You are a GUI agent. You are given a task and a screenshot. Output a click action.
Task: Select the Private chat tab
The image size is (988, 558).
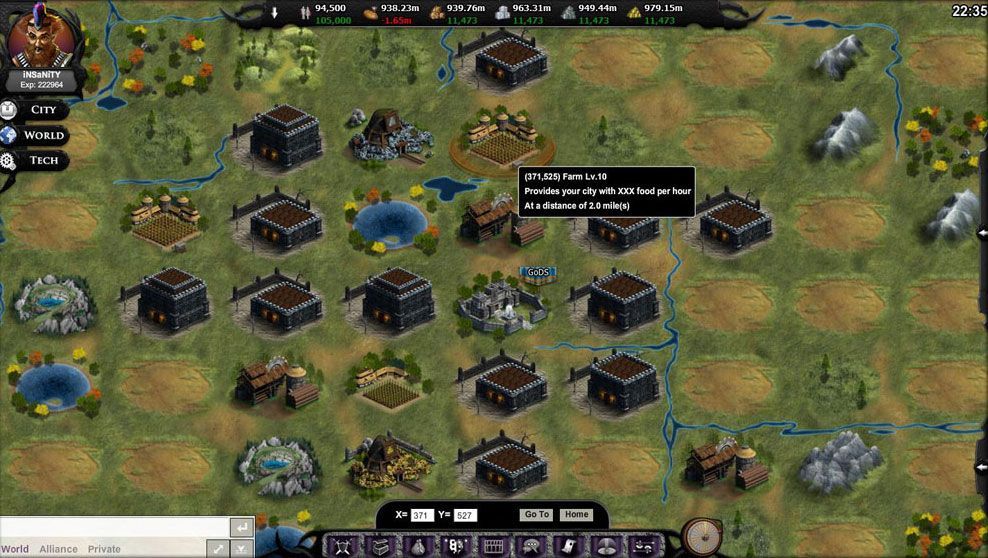(104, 549)
